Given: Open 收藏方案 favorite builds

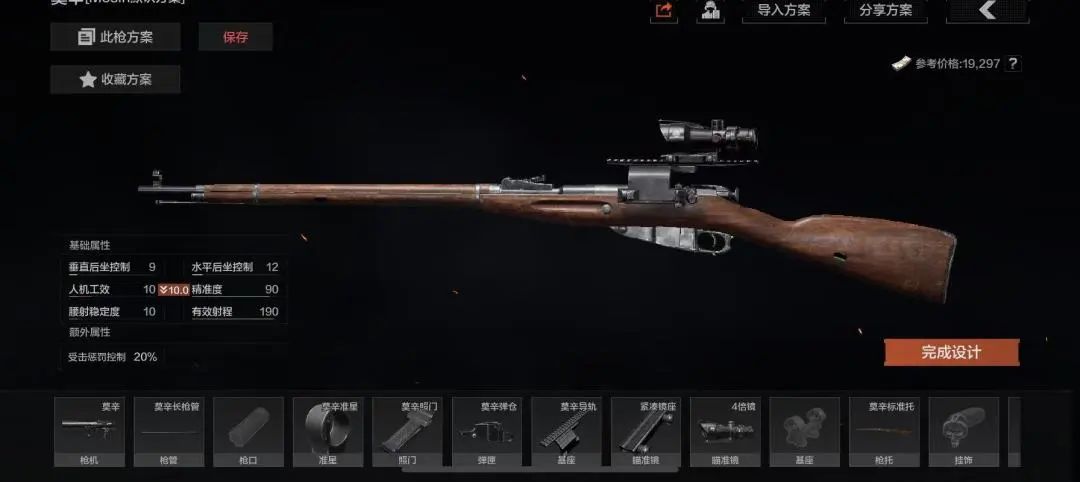Looking at the screenshot, I should tap(115, 79).
